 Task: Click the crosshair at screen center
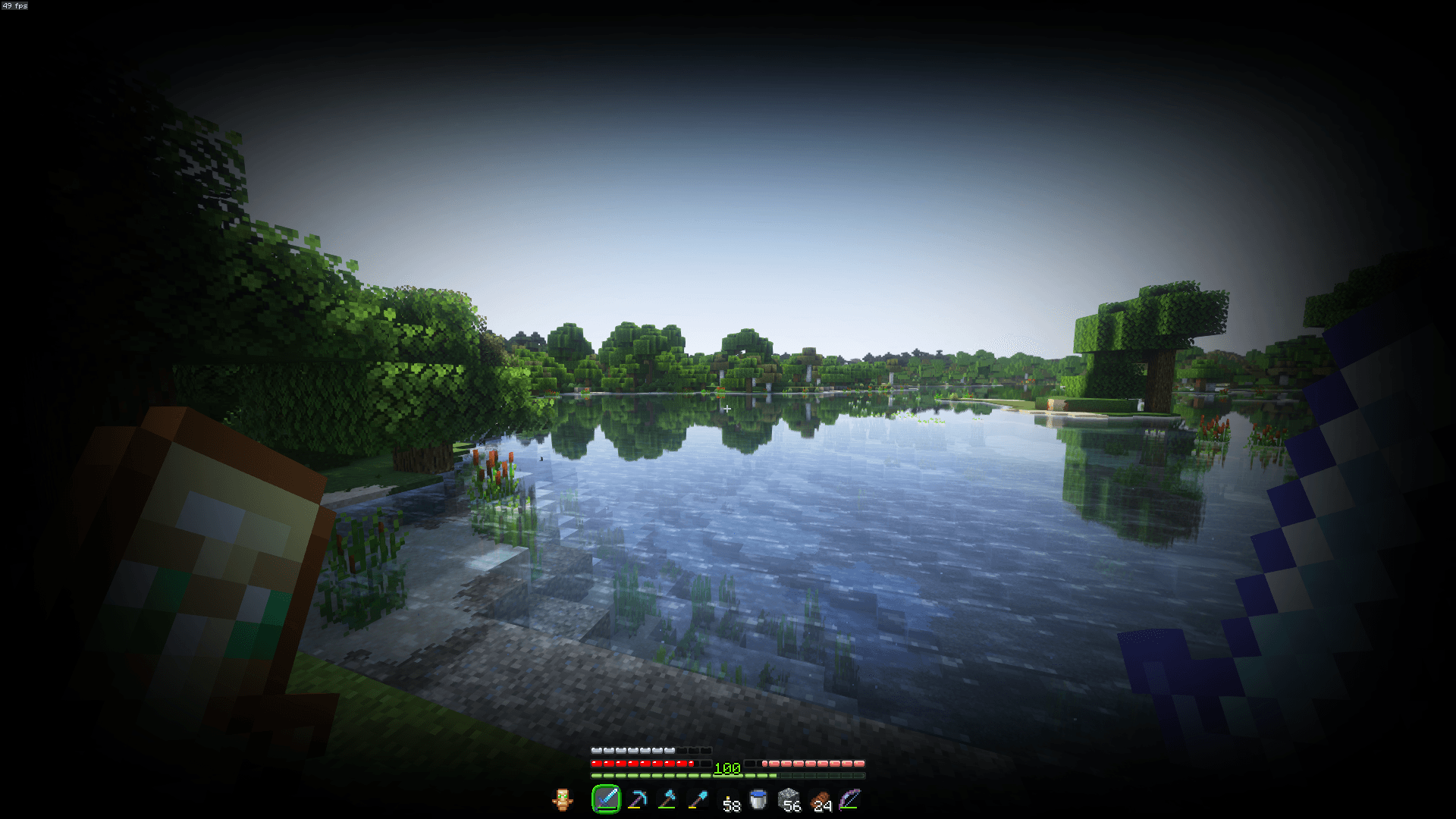pyautogui.click(x=728, y=408)
